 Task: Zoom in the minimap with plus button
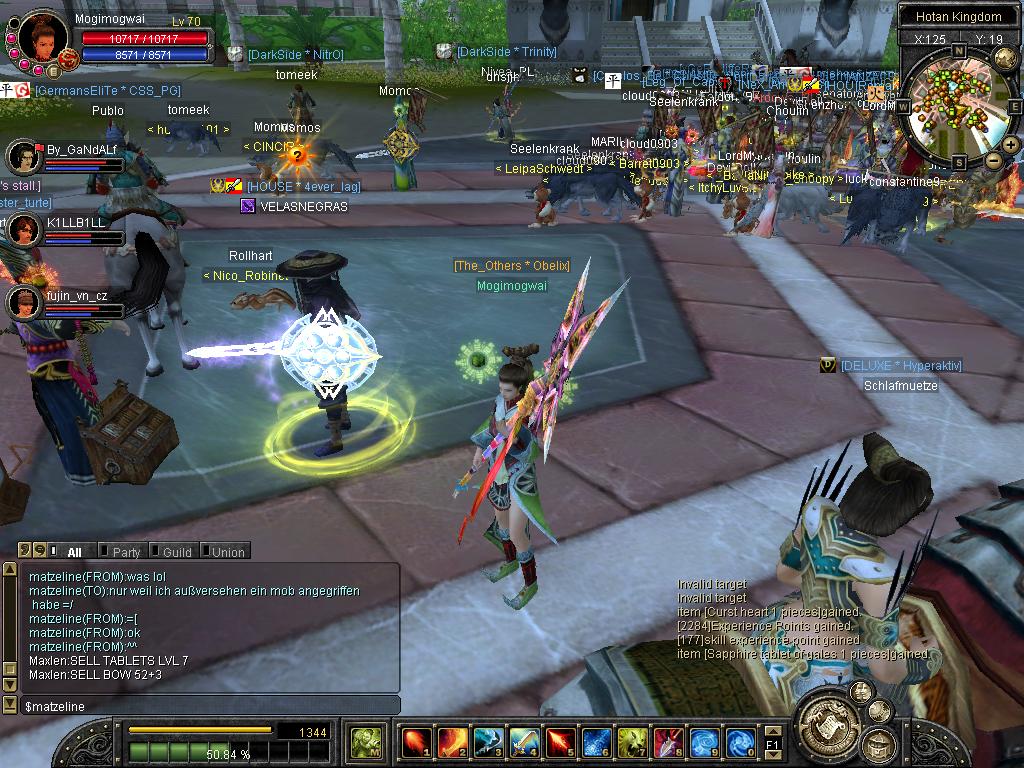(x=1010, y=145)
